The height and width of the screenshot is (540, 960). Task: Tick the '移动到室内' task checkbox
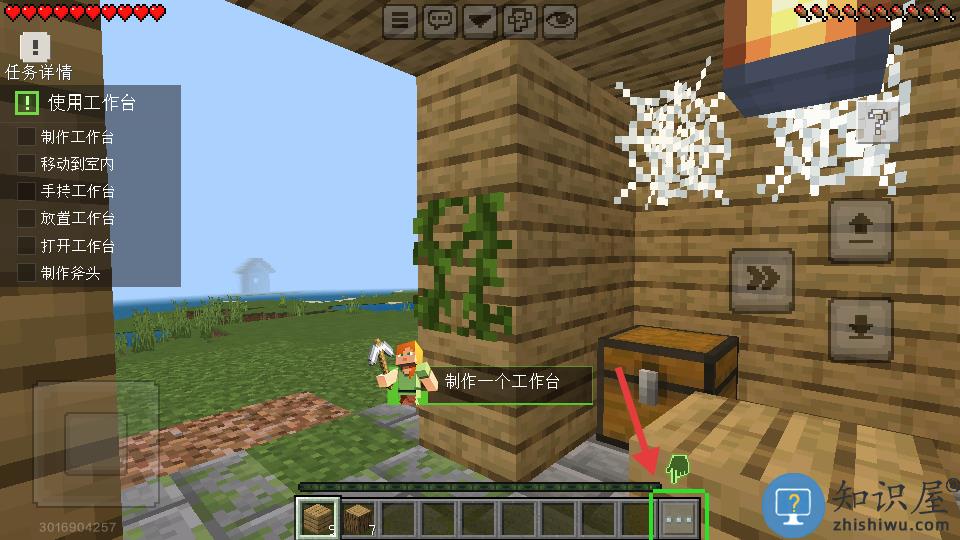pos(27,163)
